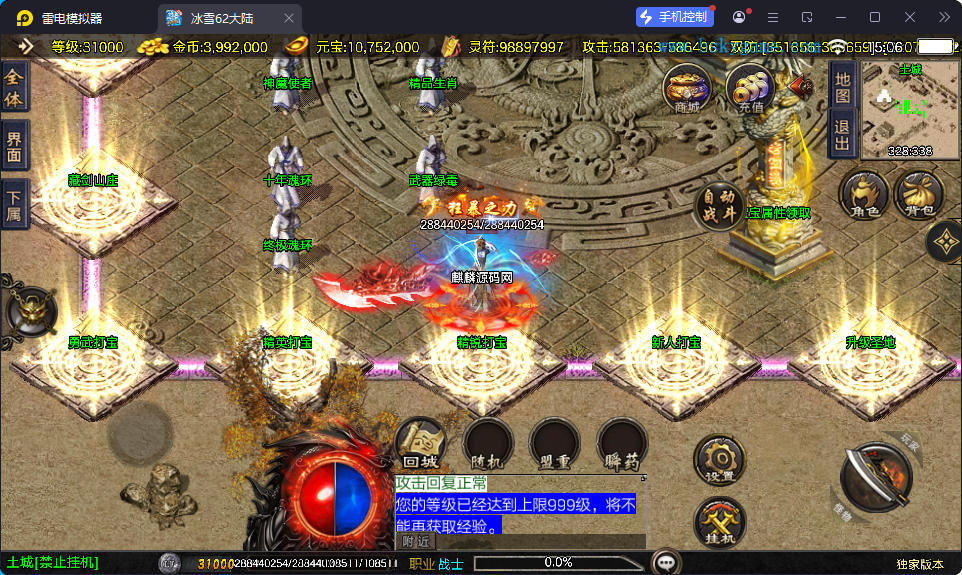The image size is (962, 575).
Task: Open the emulator's 手机控制 panel
Action: [x=675, y=17]
